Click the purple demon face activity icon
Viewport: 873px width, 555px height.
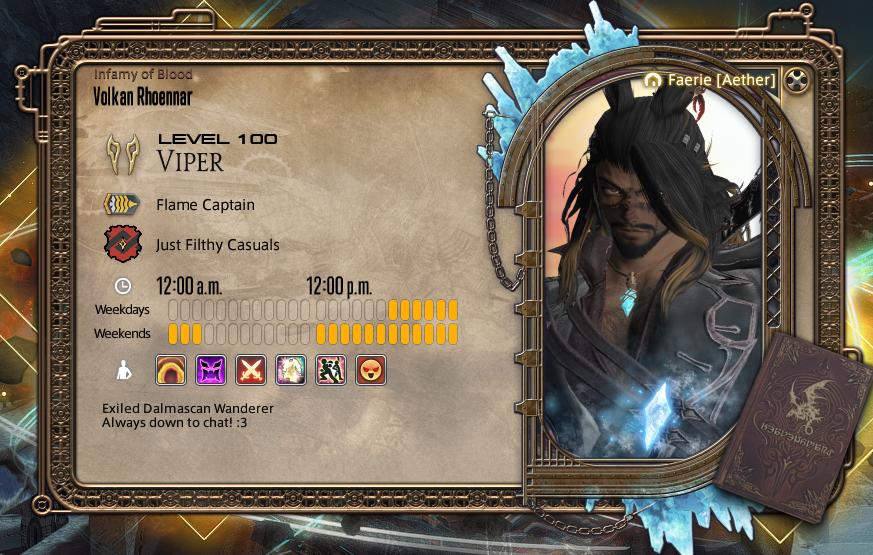pos(211,370)
